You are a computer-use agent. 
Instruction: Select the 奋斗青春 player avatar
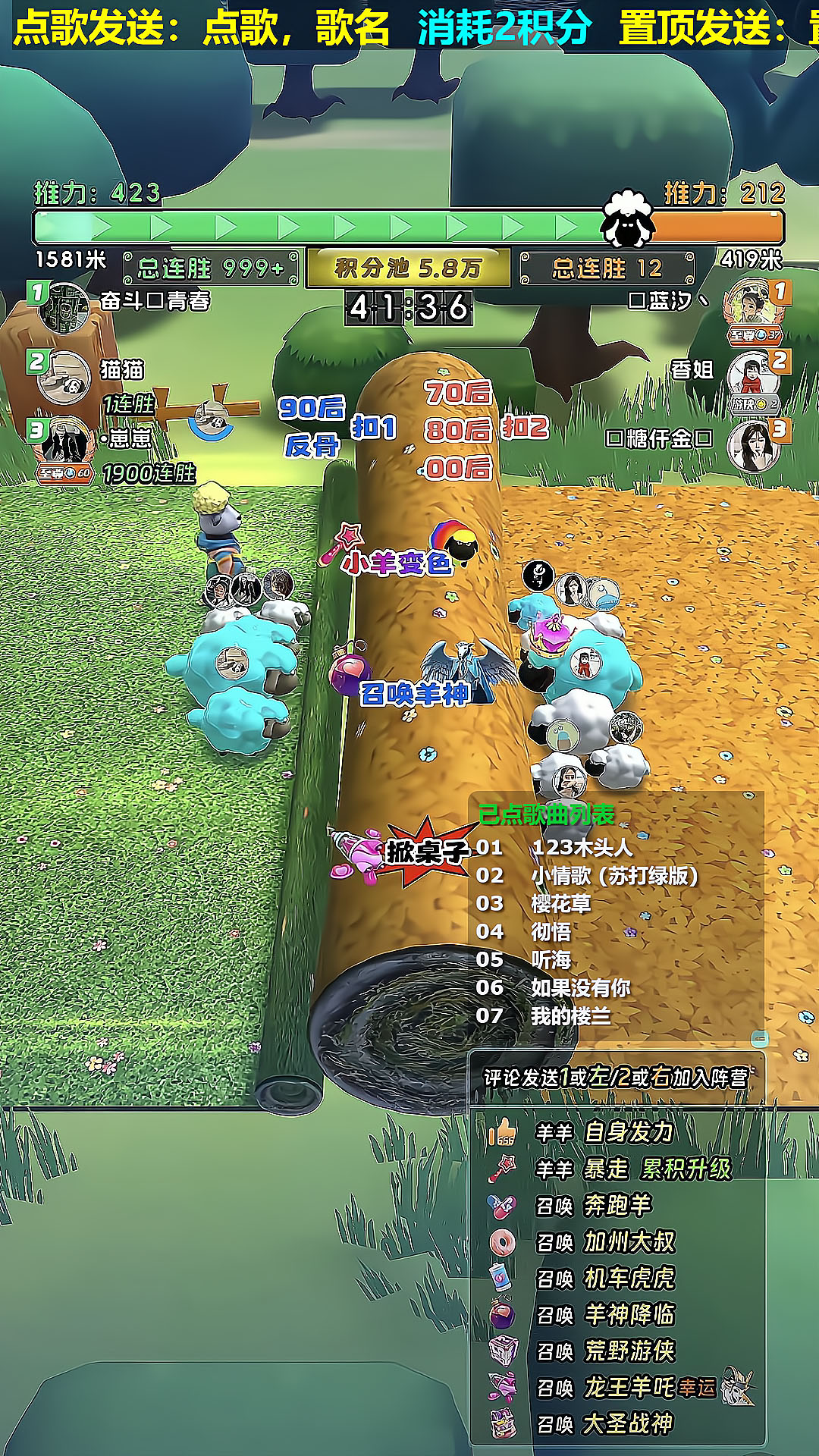point(64,306)
